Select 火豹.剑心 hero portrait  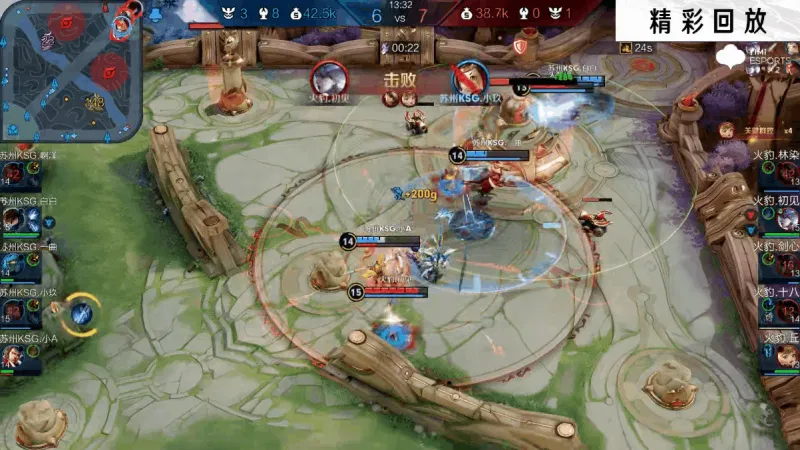(x=783, y=265)
